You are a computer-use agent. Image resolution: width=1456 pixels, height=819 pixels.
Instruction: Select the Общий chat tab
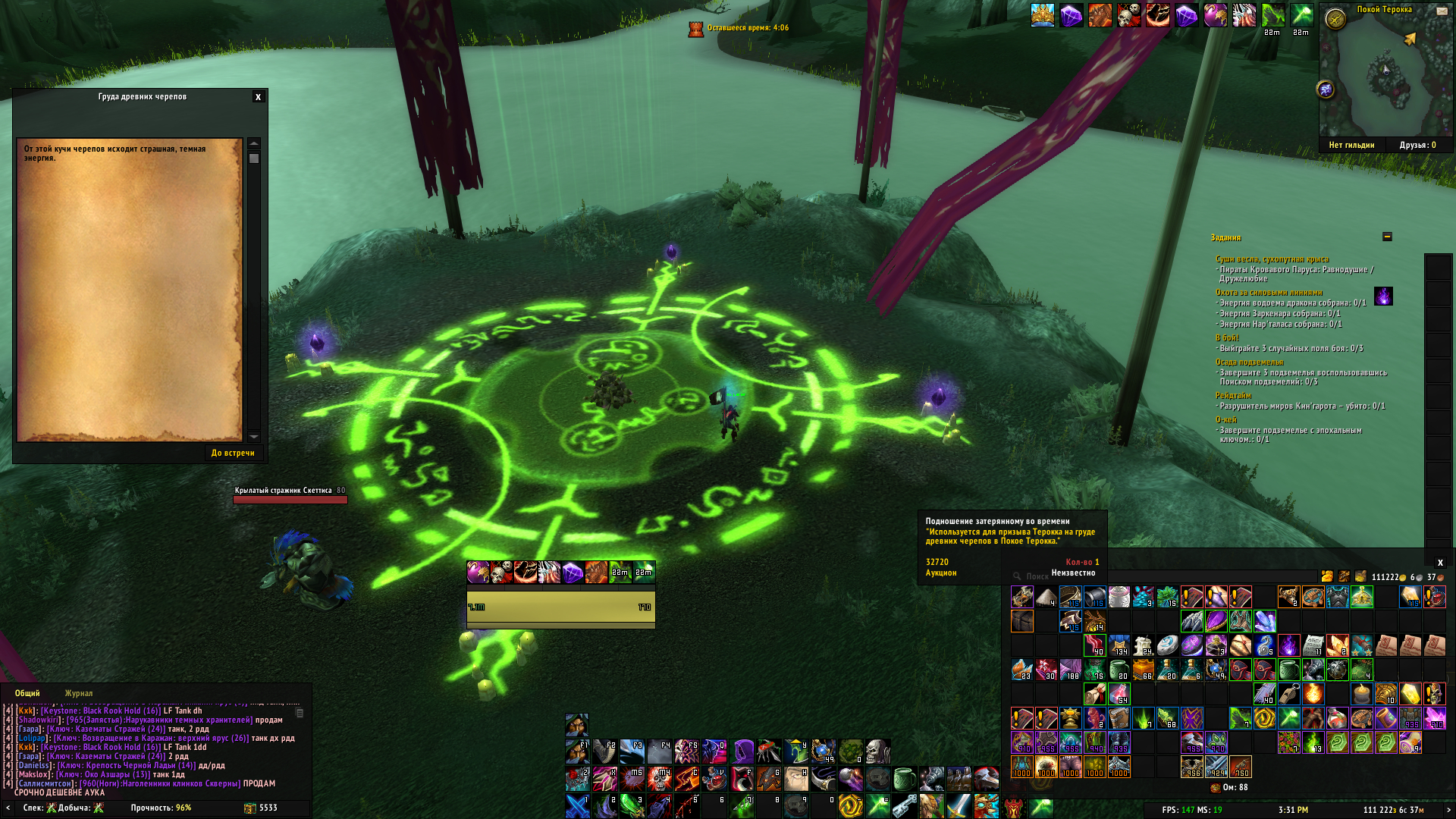27,693
